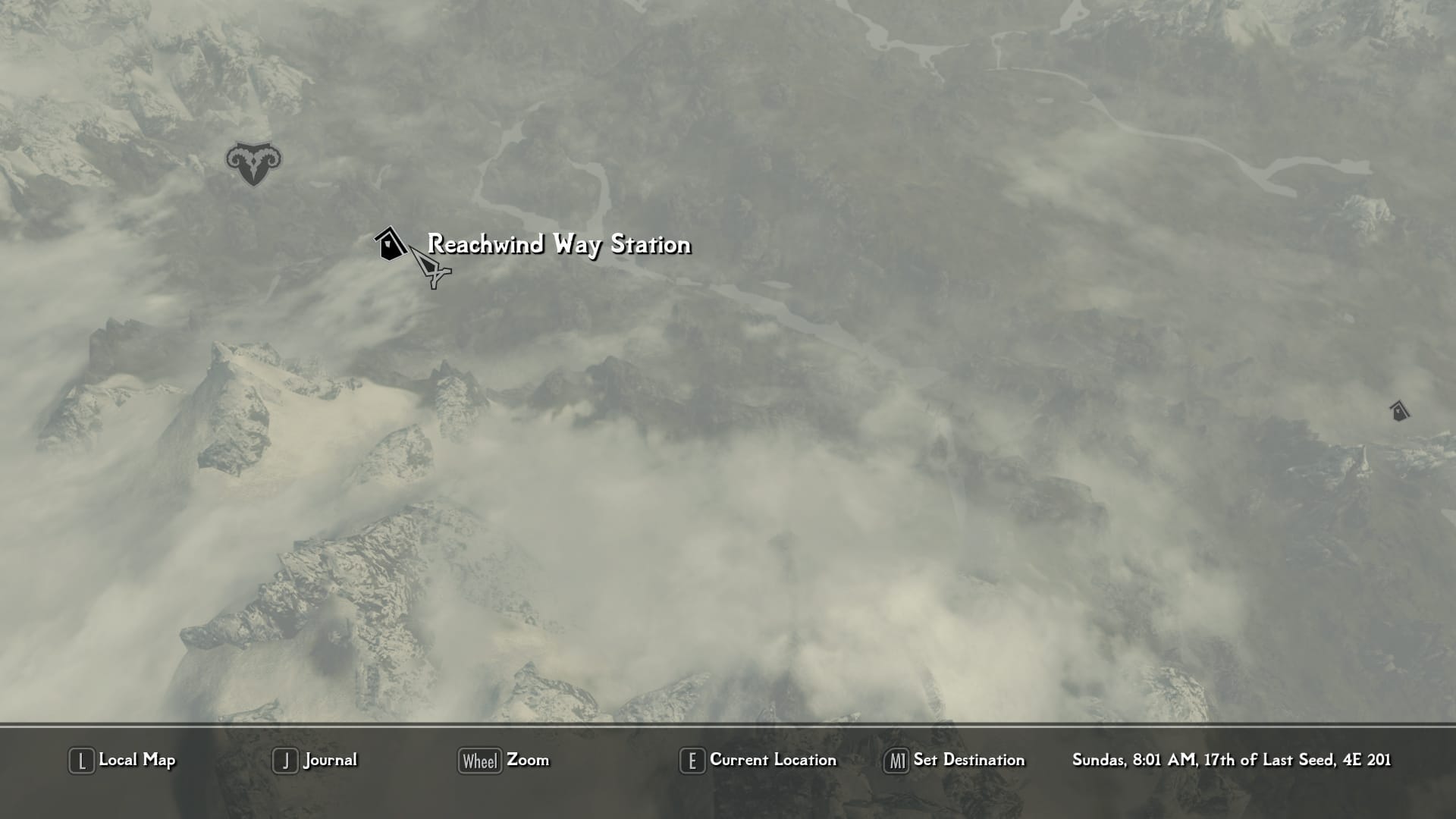The width and height of the screenshot is (1456, 819).
Task: Click the ram-horned shield map marker
Action: tap(253, 163)
